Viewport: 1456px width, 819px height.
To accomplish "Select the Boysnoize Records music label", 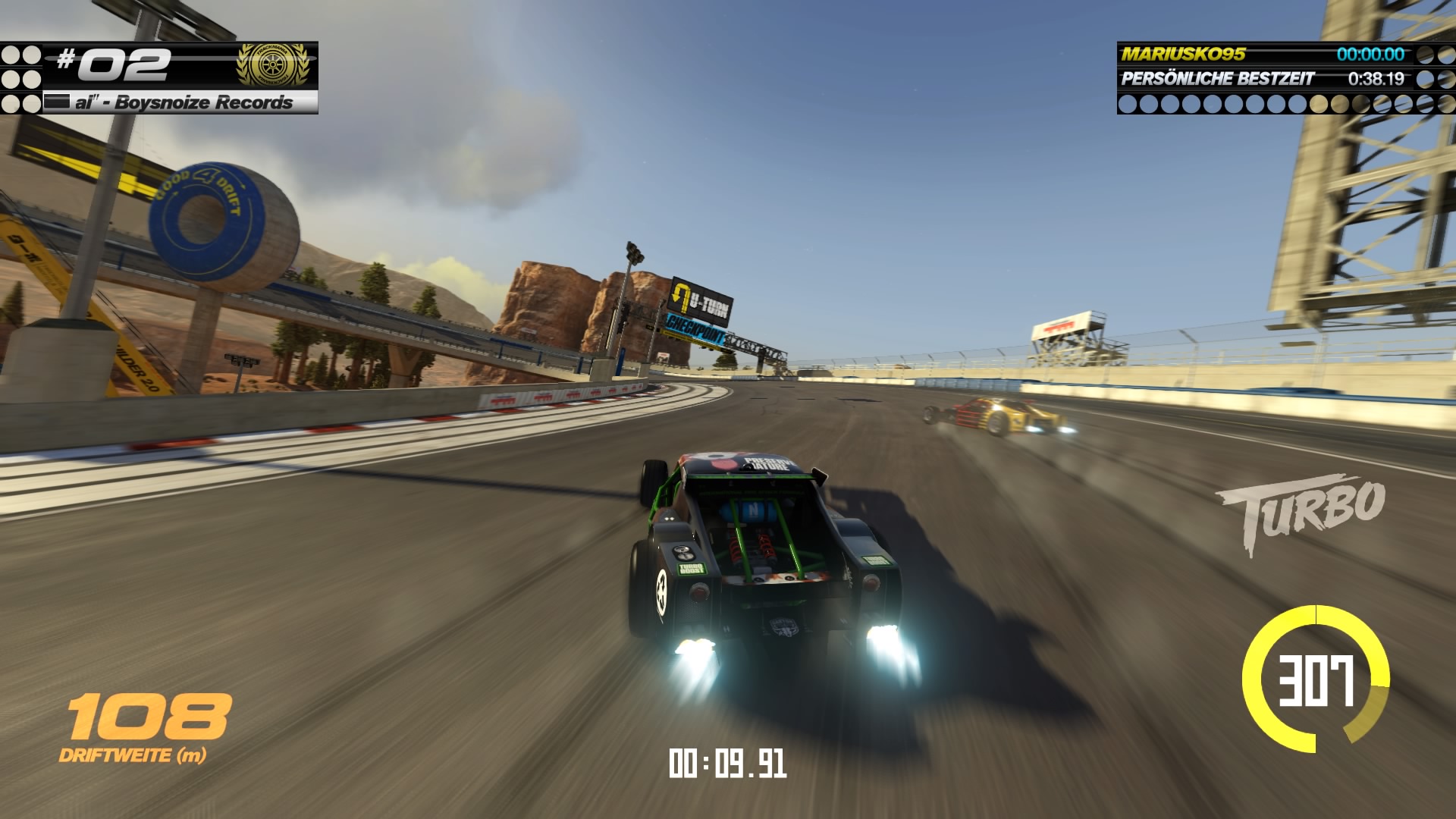I will [182, 102].
